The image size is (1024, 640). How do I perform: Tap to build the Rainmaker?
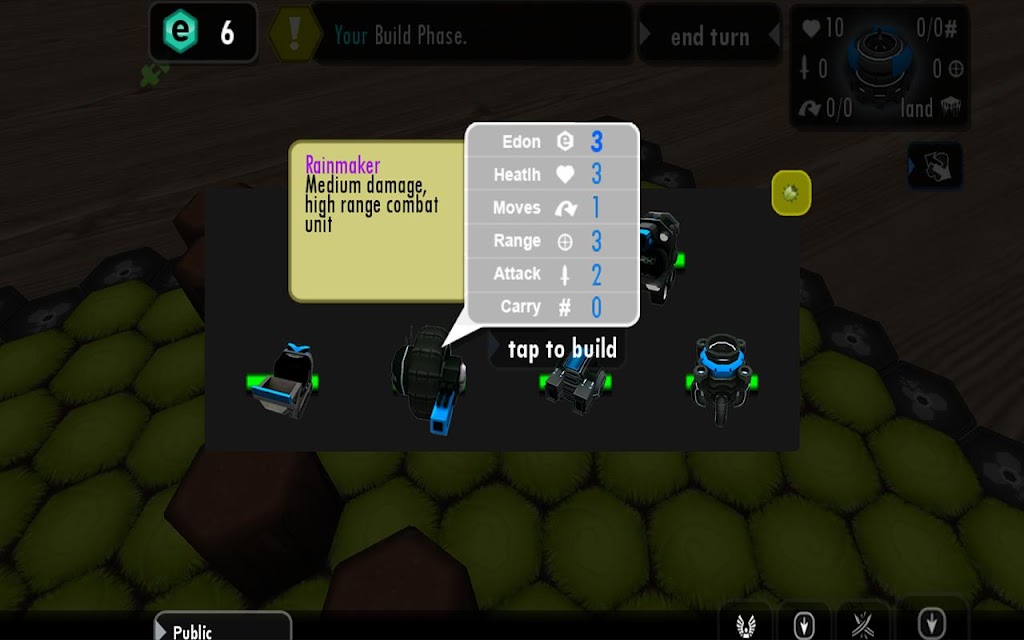tap(561, 349)
